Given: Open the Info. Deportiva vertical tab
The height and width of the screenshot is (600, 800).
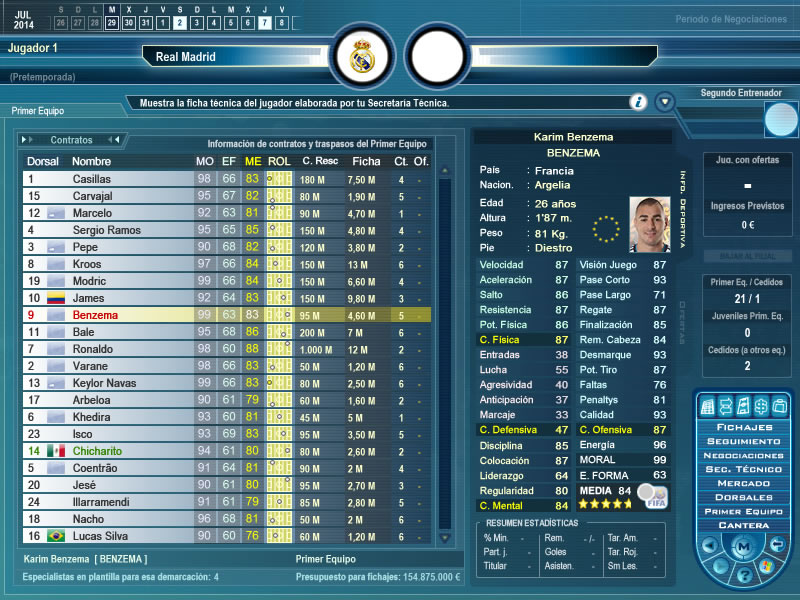Looking at the screenshot, I should click(x=683, y=212).
